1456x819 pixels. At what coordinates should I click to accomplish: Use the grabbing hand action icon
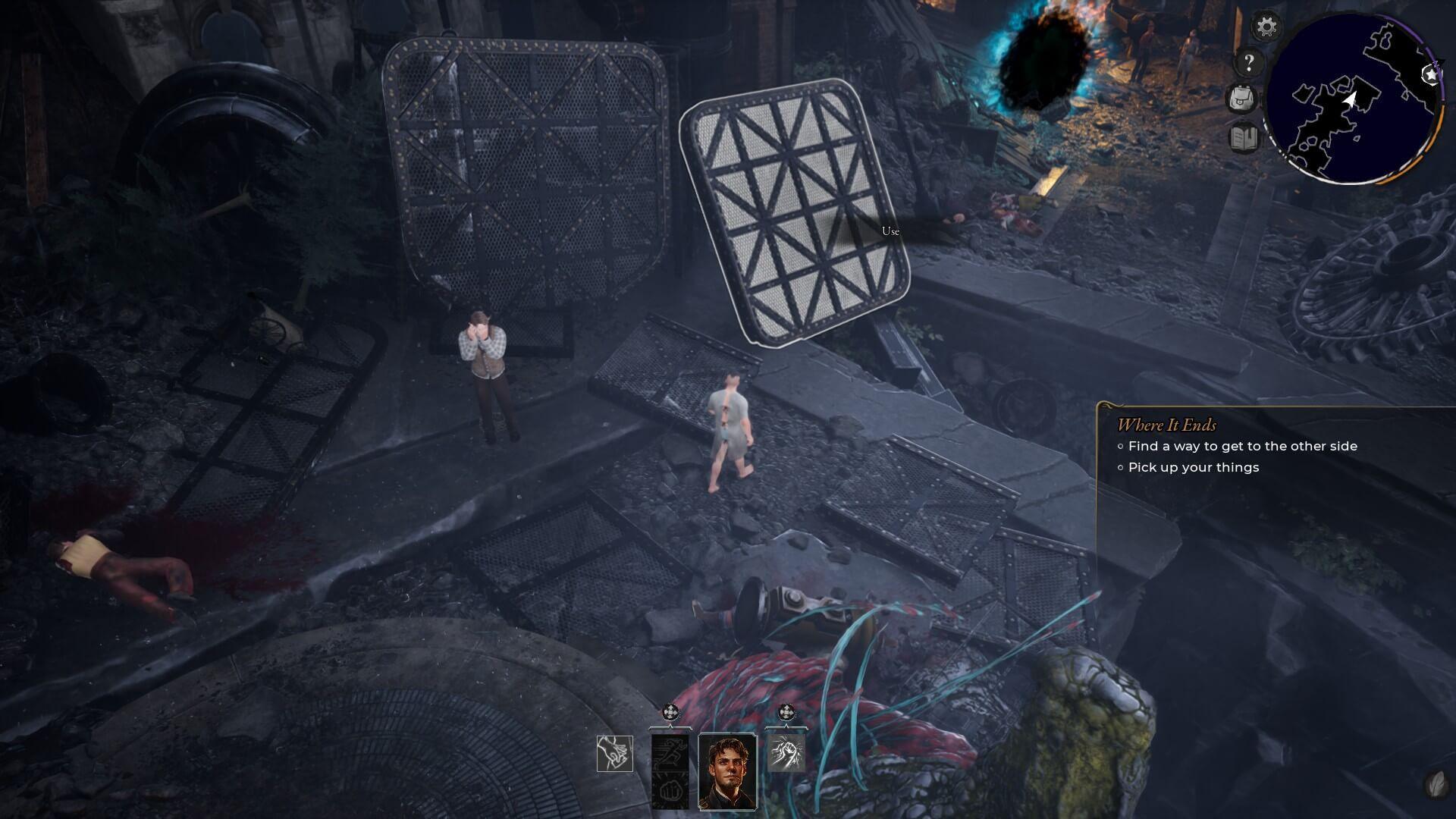pos(614,754)
